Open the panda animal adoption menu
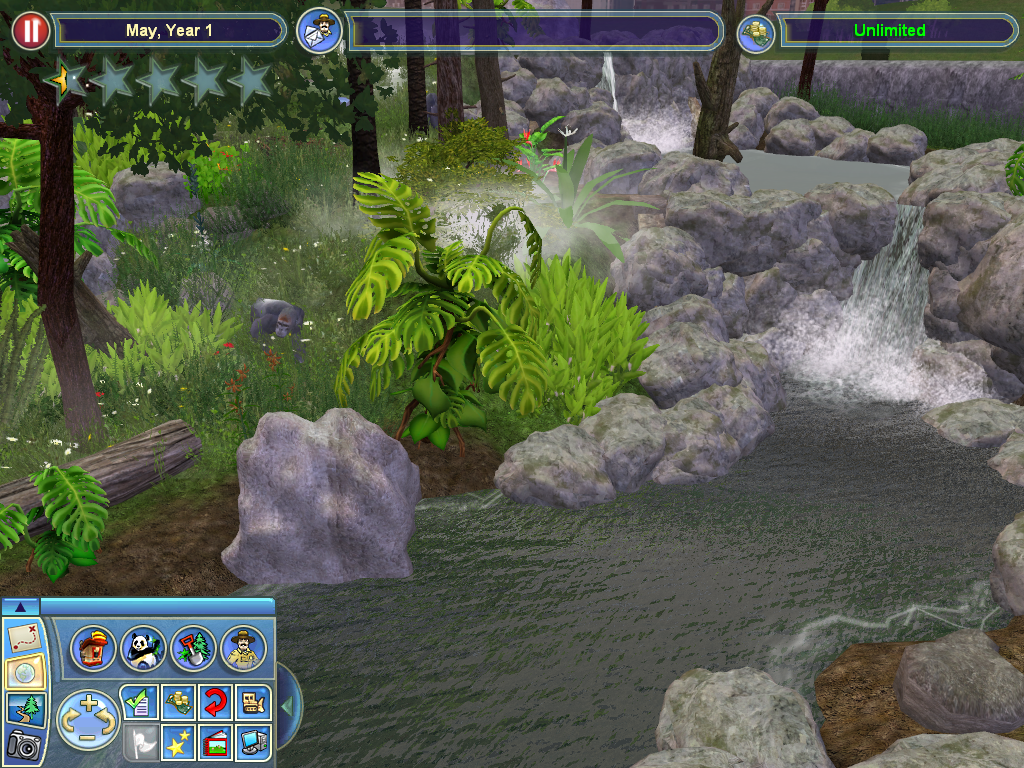This screenshot has width=1024, height=768. pos(143,648)
